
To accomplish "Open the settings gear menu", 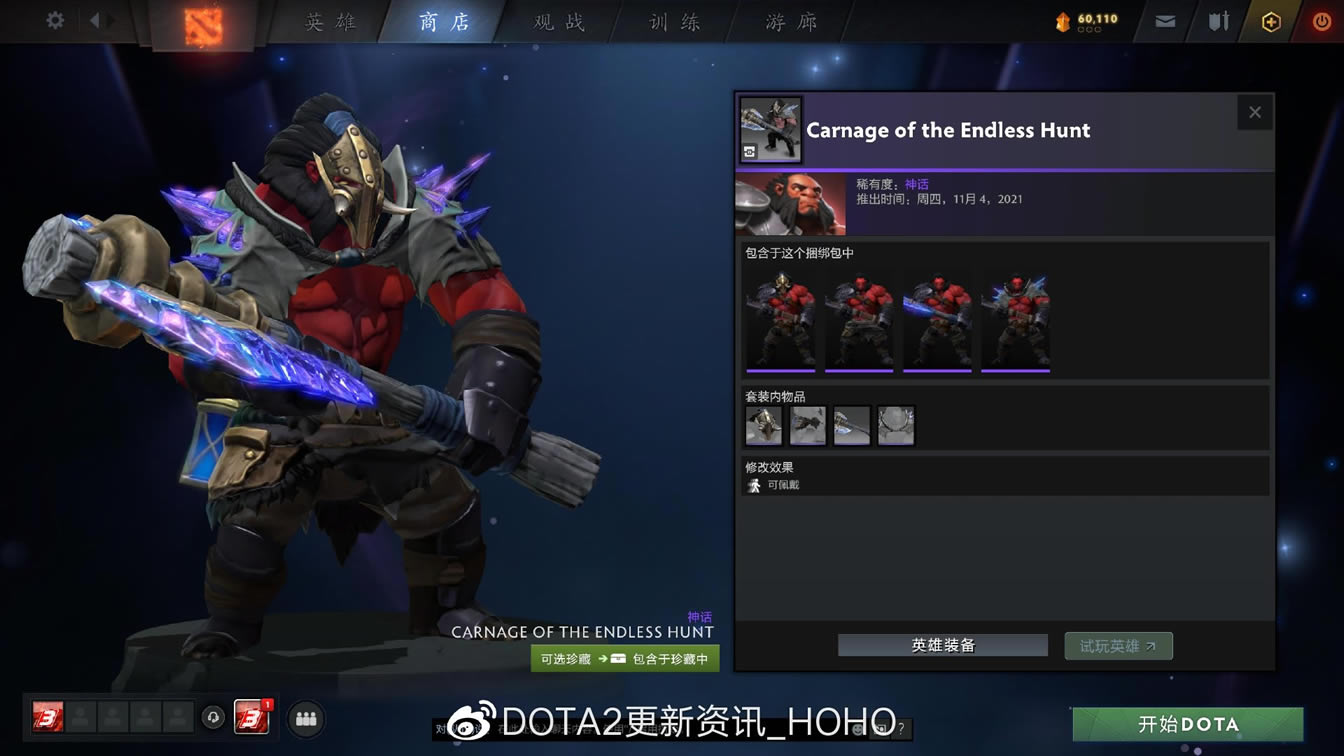I will tap(54, 20).
